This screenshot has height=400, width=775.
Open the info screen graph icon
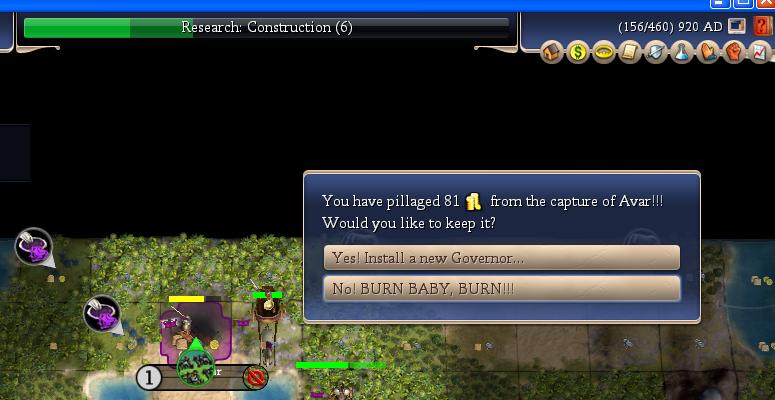pos(760,52)
